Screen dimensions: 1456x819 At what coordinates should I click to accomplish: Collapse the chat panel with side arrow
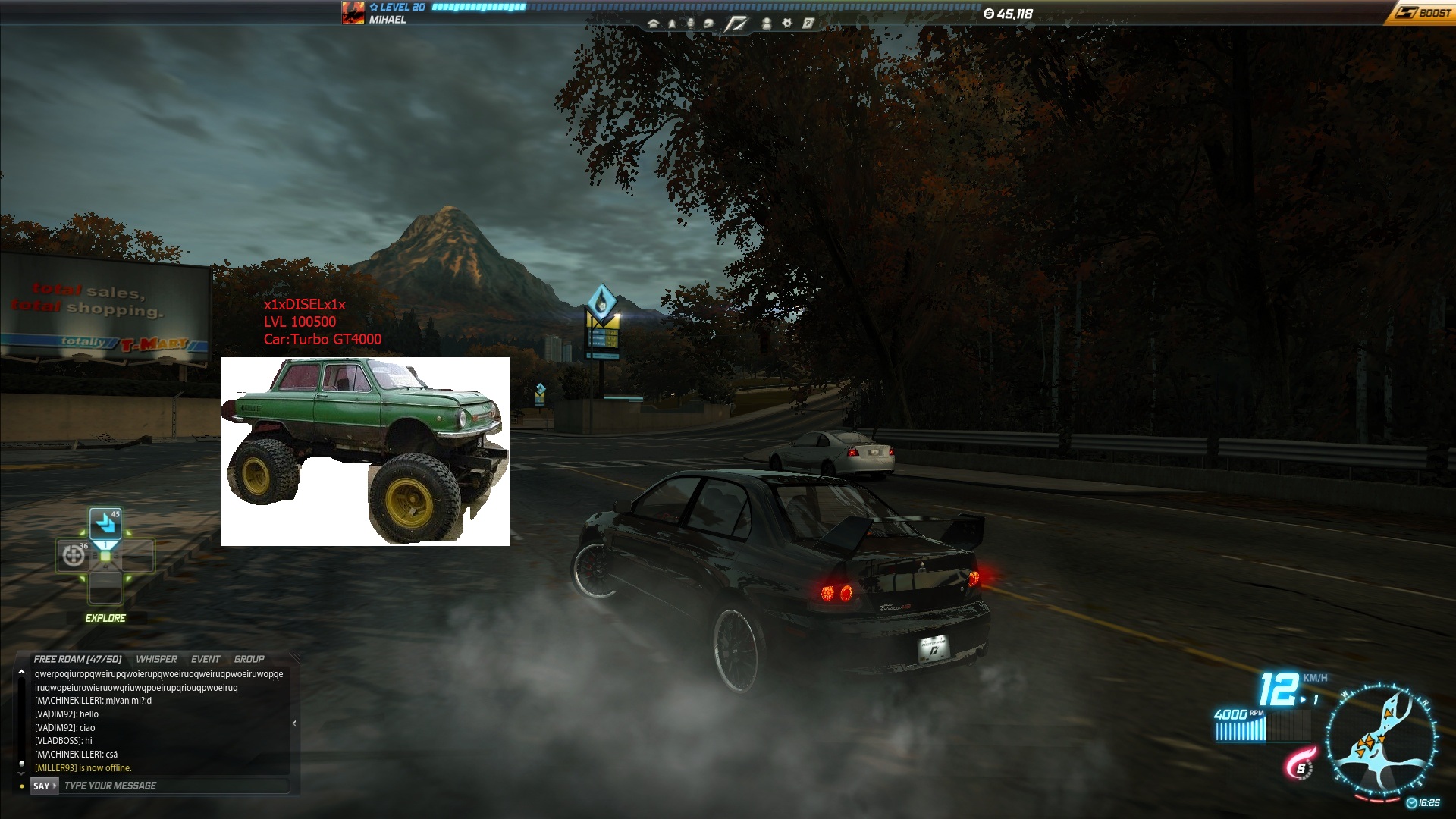pos(294,723)
